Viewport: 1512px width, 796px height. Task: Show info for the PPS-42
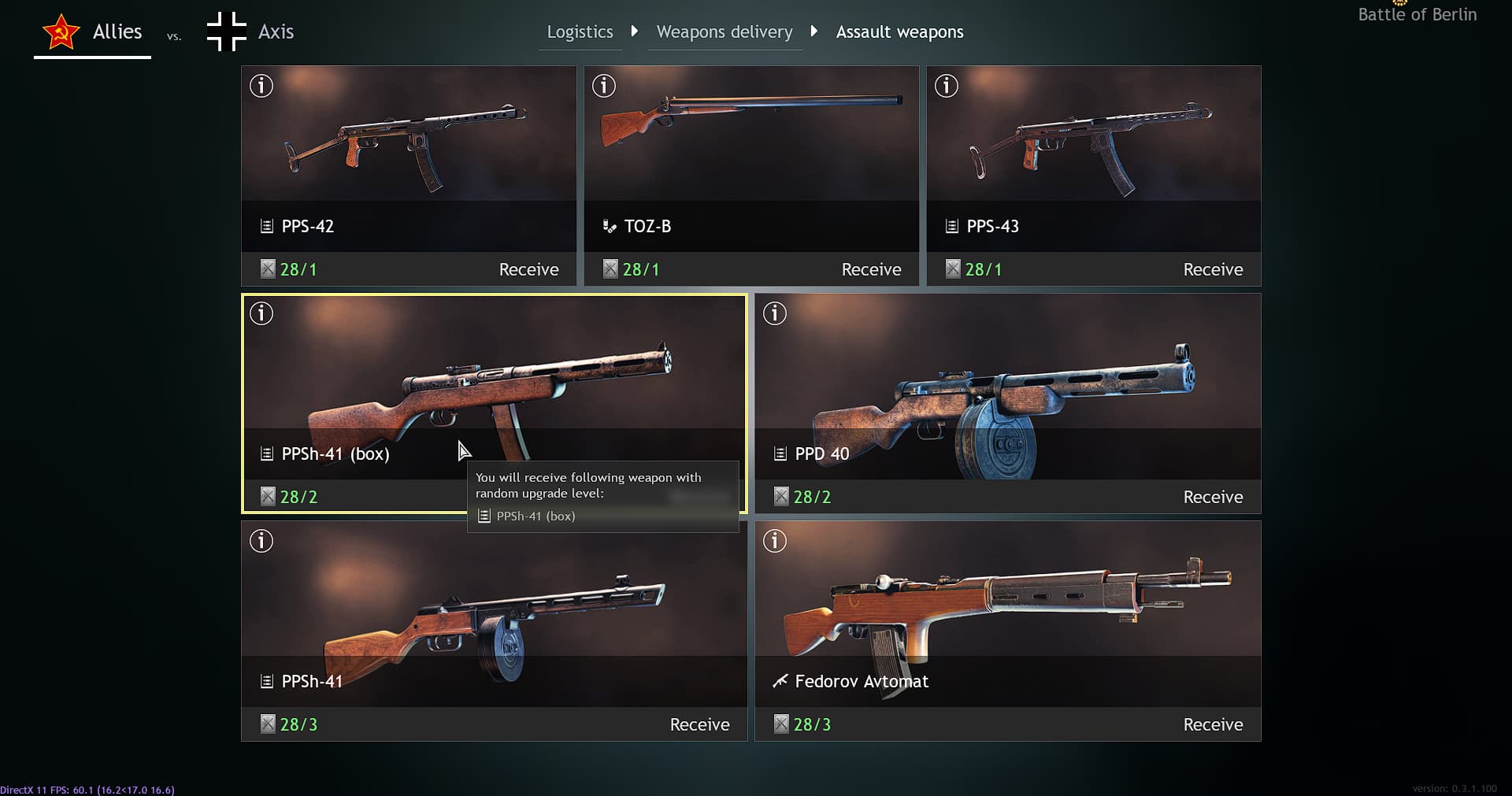point(261,86)
